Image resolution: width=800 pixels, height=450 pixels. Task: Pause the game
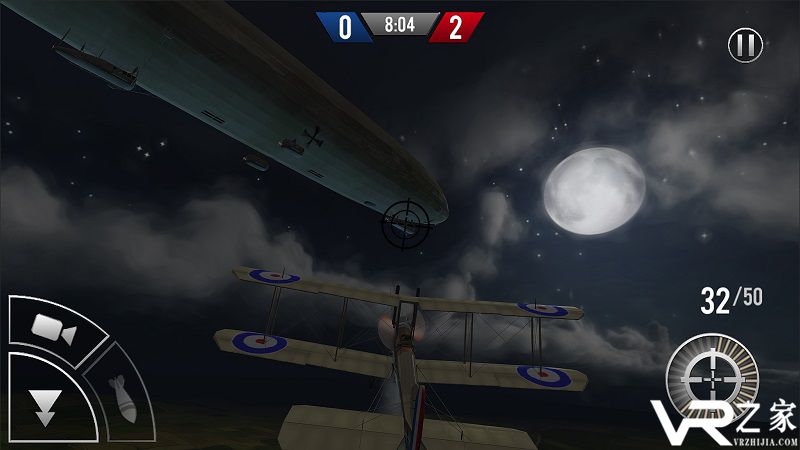(x=745, y=45)
